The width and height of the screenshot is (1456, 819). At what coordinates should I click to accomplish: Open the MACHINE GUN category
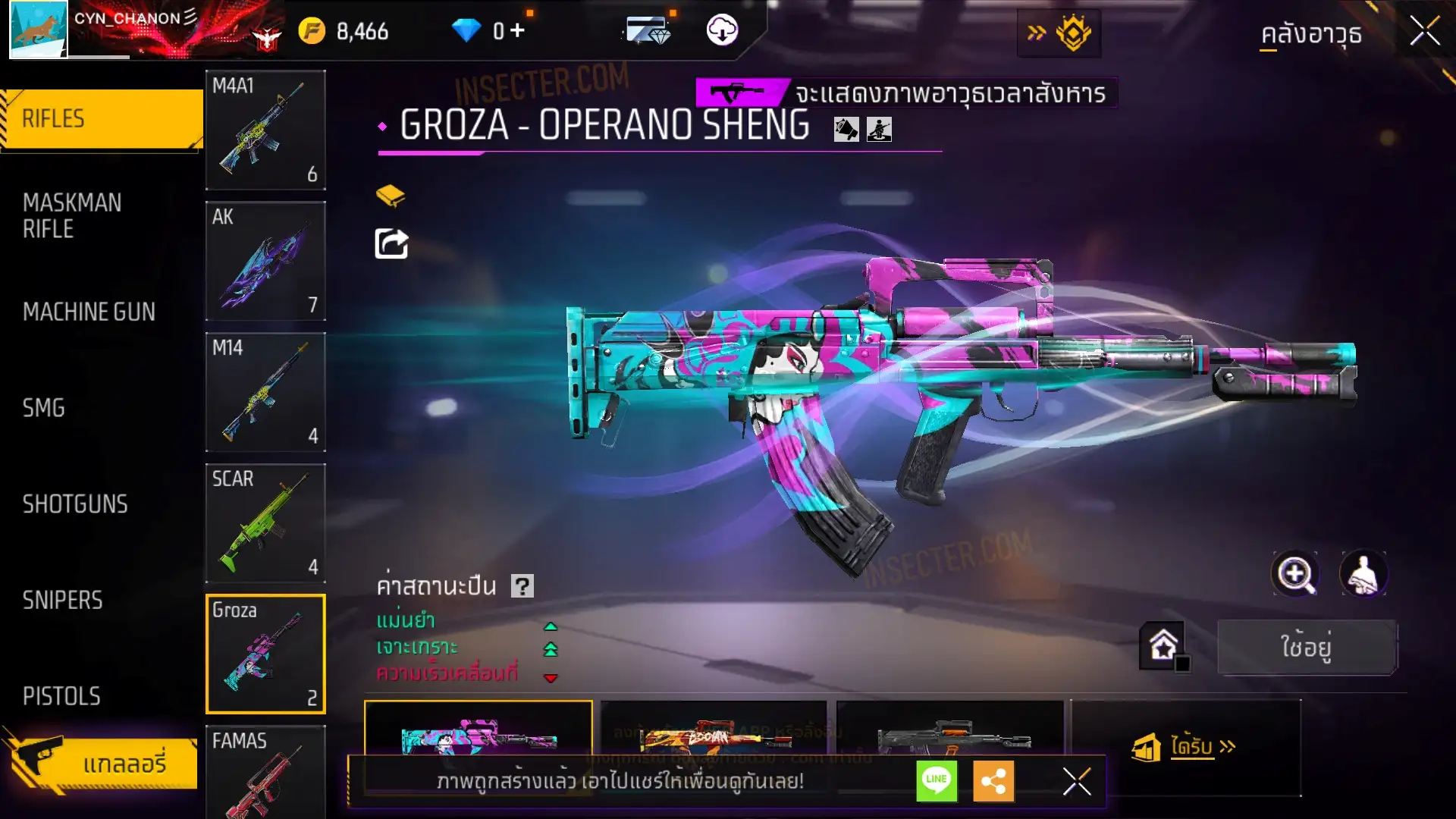click(89, 312)
